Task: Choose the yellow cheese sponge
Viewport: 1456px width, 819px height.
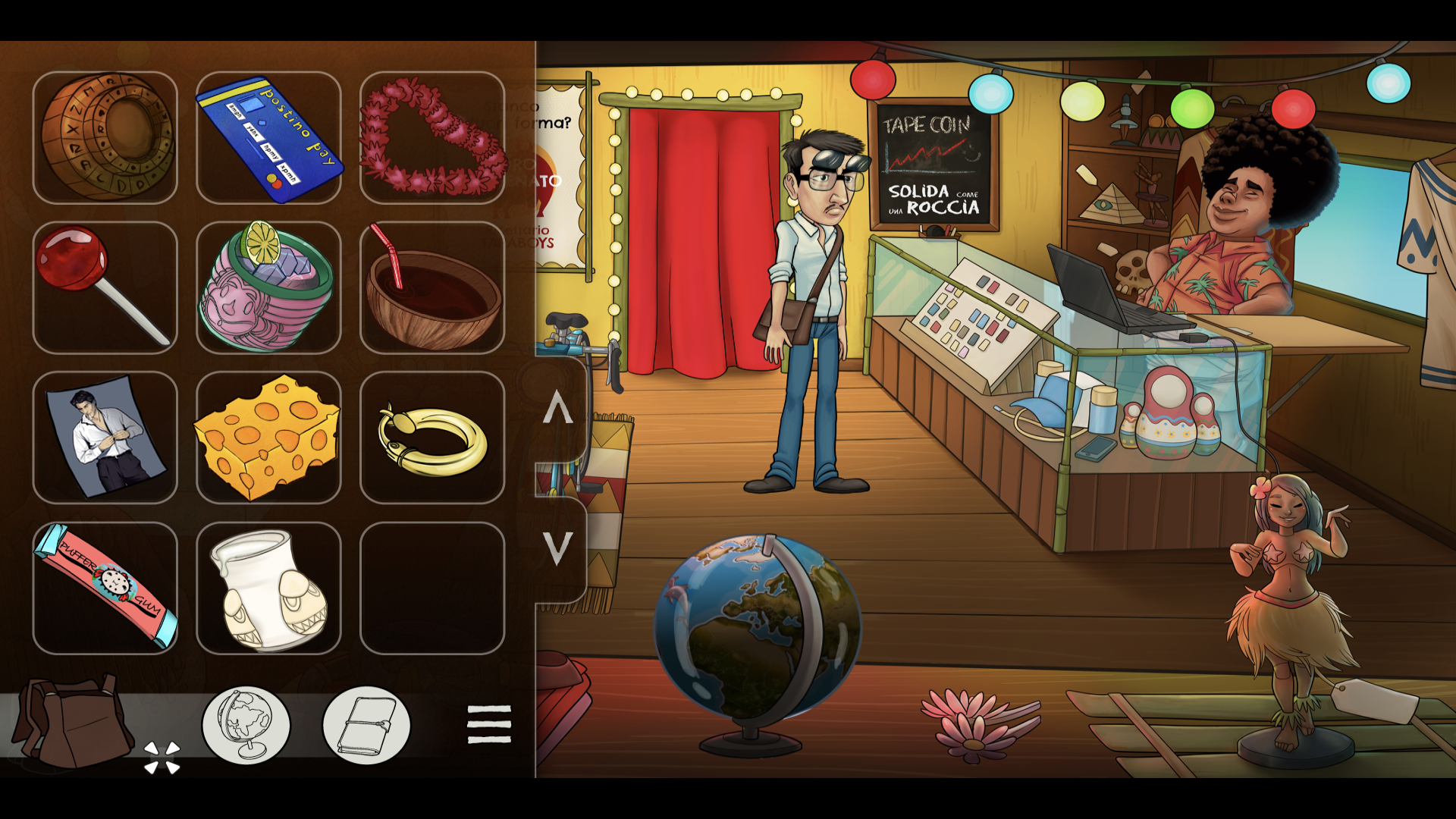Action: click(x=268, y=438)
